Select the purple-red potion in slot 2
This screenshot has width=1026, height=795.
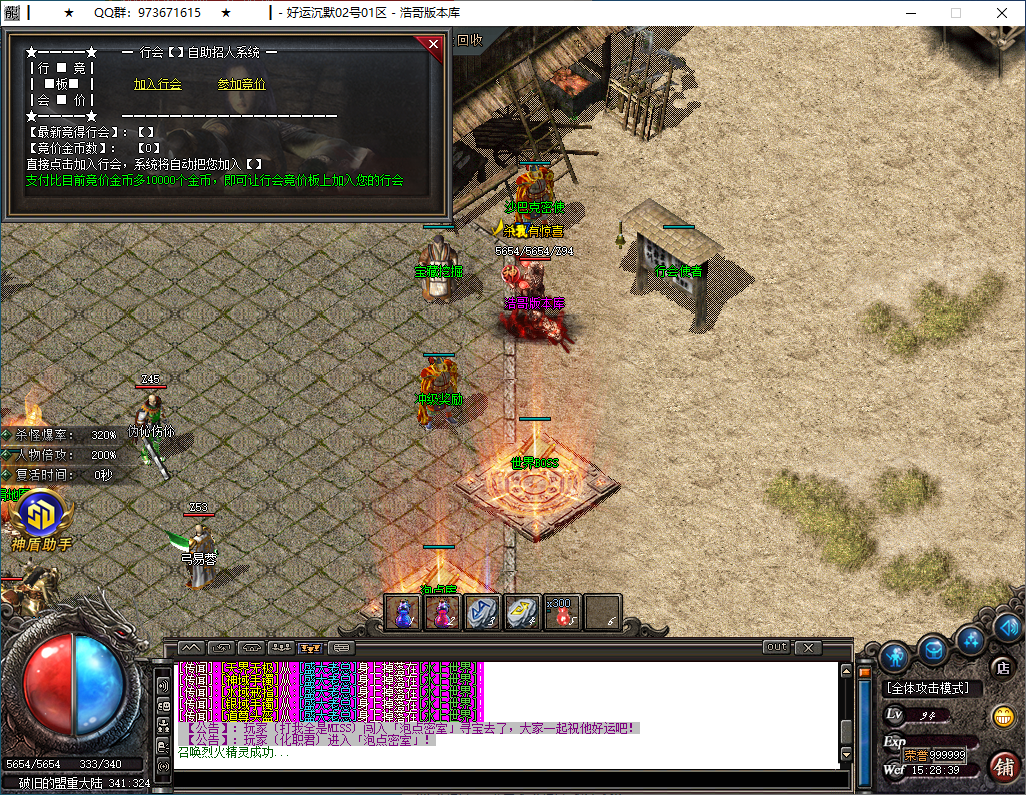(443, 612)
